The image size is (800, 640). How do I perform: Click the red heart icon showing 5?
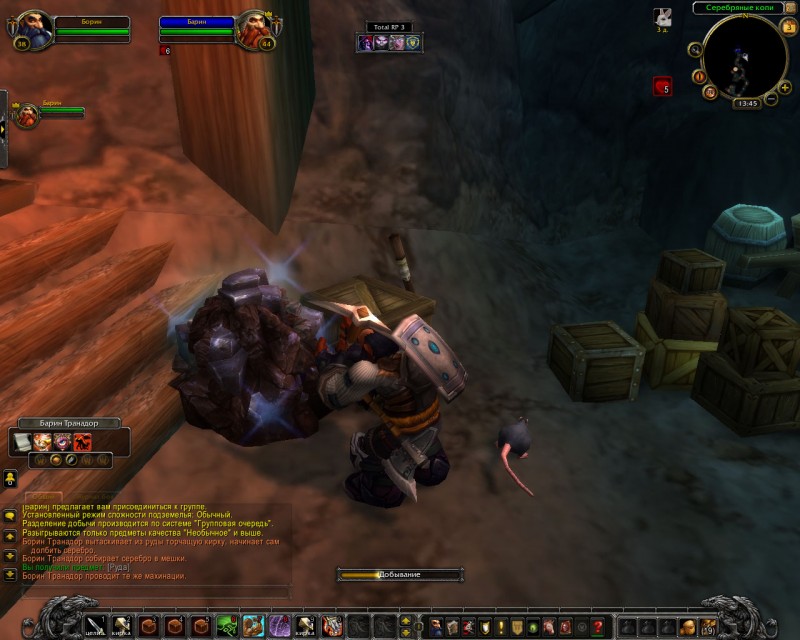pos(662,87)
